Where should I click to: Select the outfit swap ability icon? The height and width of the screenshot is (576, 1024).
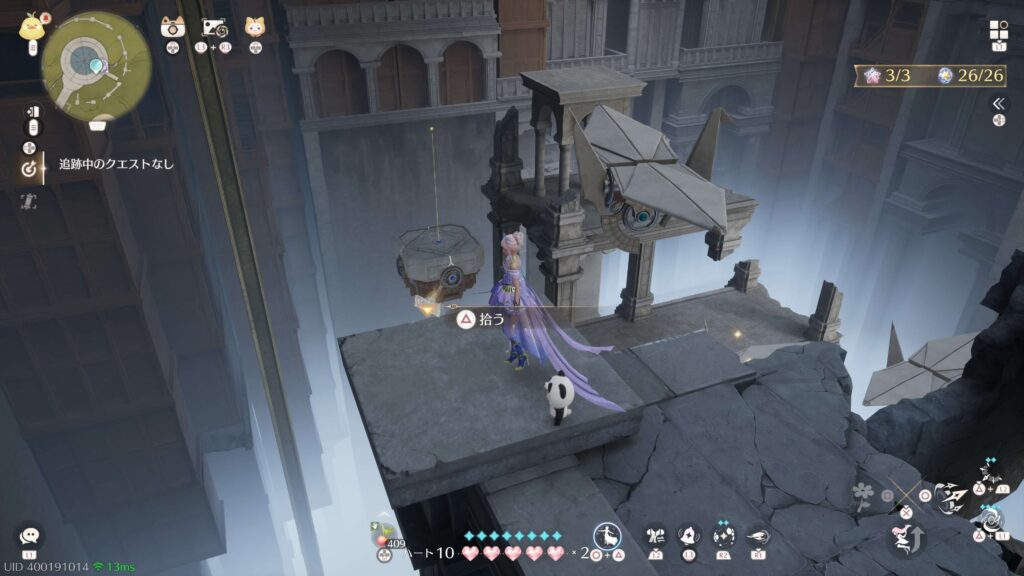pos(656,536)
